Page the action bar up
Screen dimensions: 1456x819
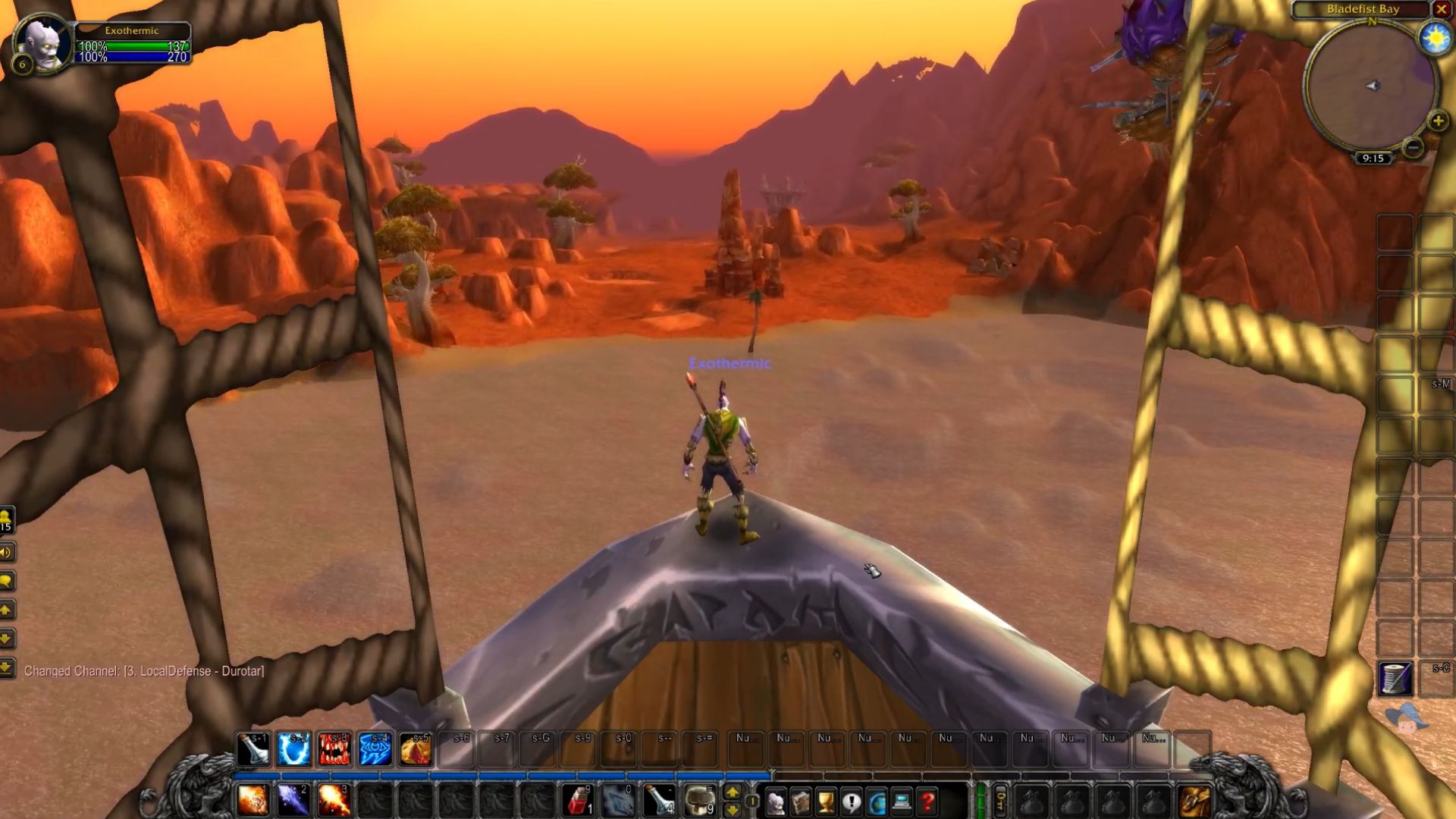(733, 792)
